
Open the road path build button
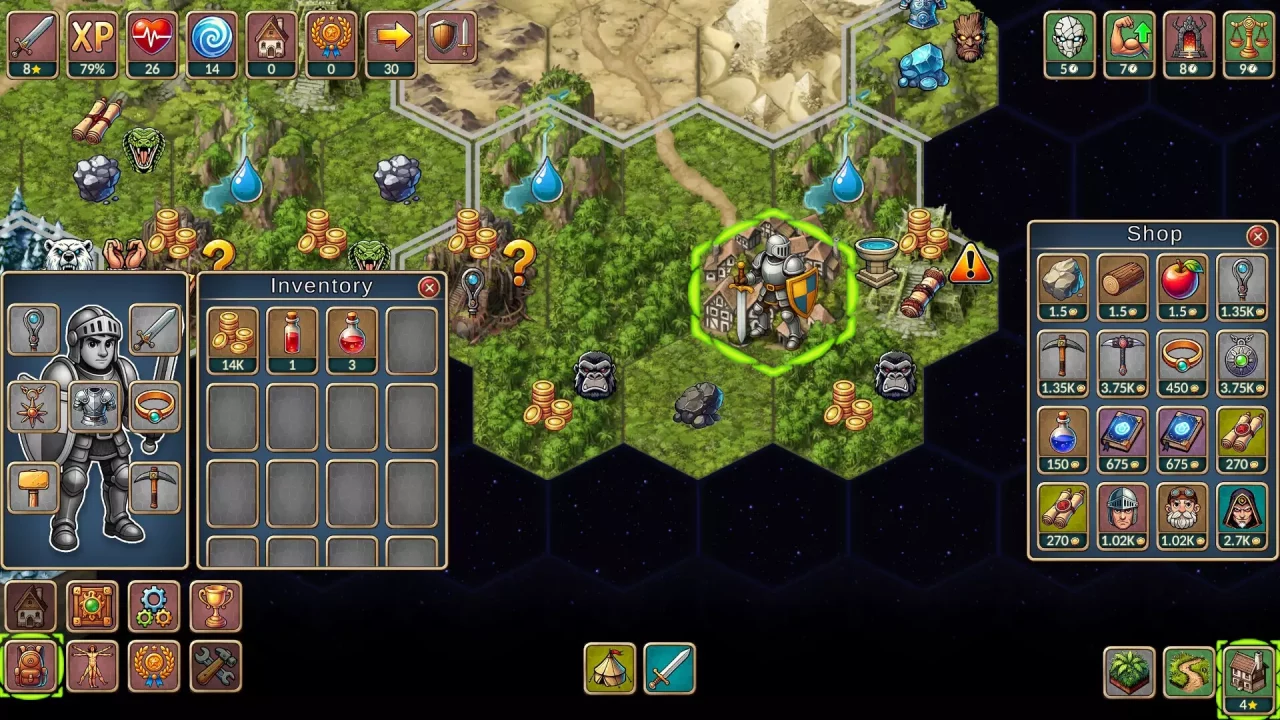click(1189, 671)
